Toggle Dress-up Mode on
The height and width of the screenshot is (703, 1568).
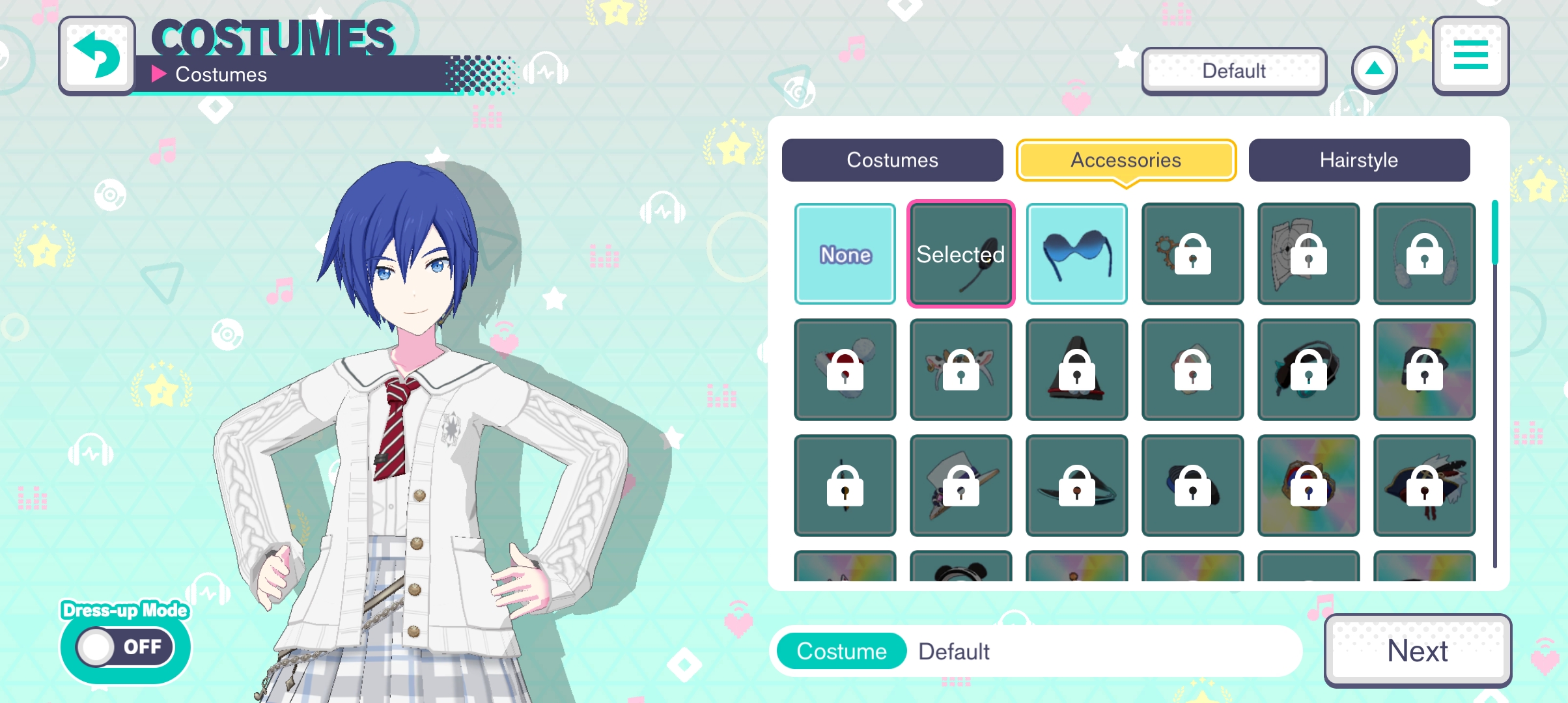click(x=125, y=646)
